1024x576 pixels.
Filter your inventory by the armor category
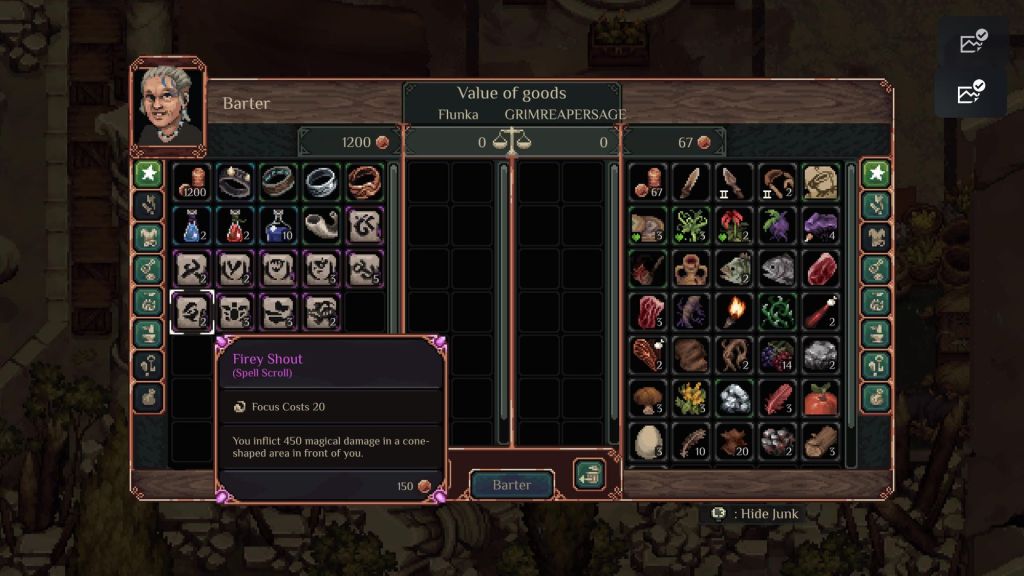(876, 237)
